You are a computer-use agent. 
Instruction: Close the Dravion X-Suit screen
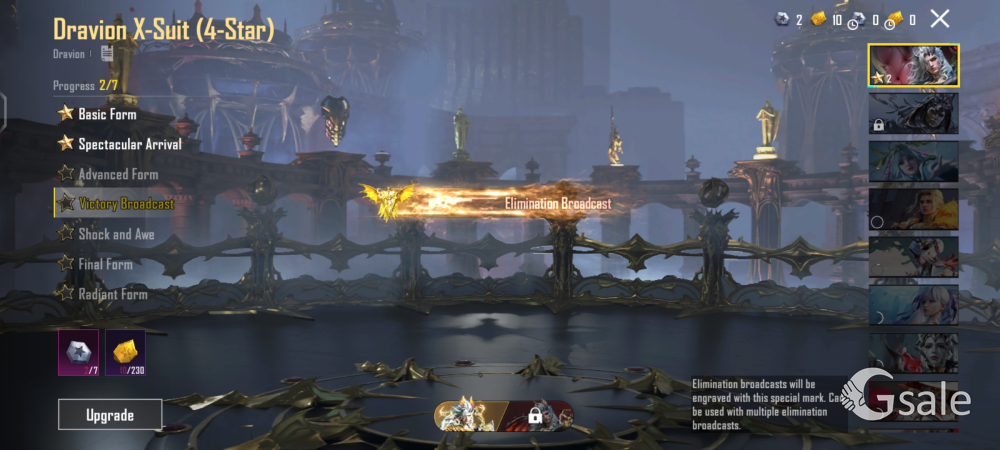tap(940, 18)
